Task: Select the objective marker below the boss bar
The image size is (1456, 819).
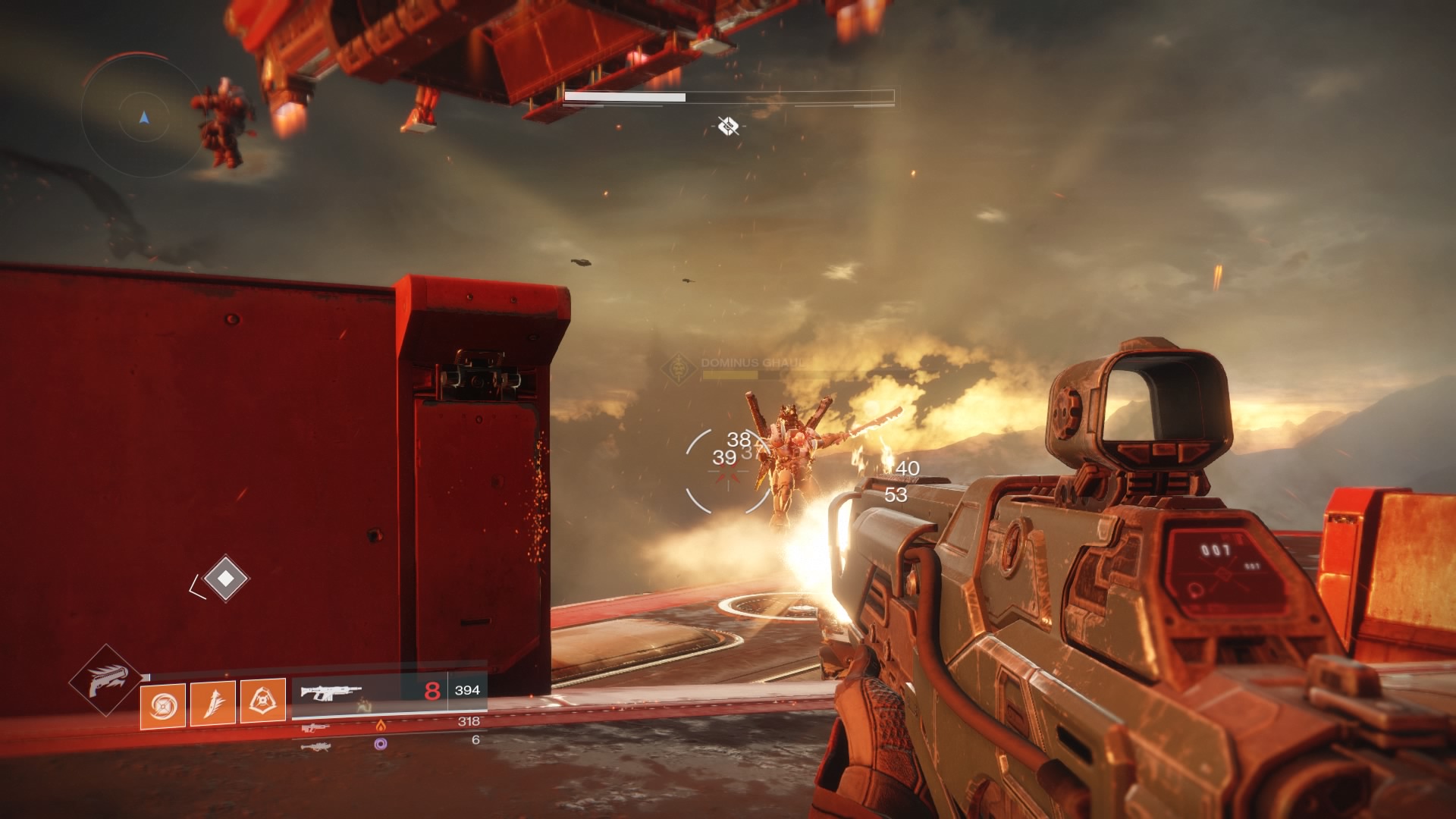Action: click(x=728, y=126)
